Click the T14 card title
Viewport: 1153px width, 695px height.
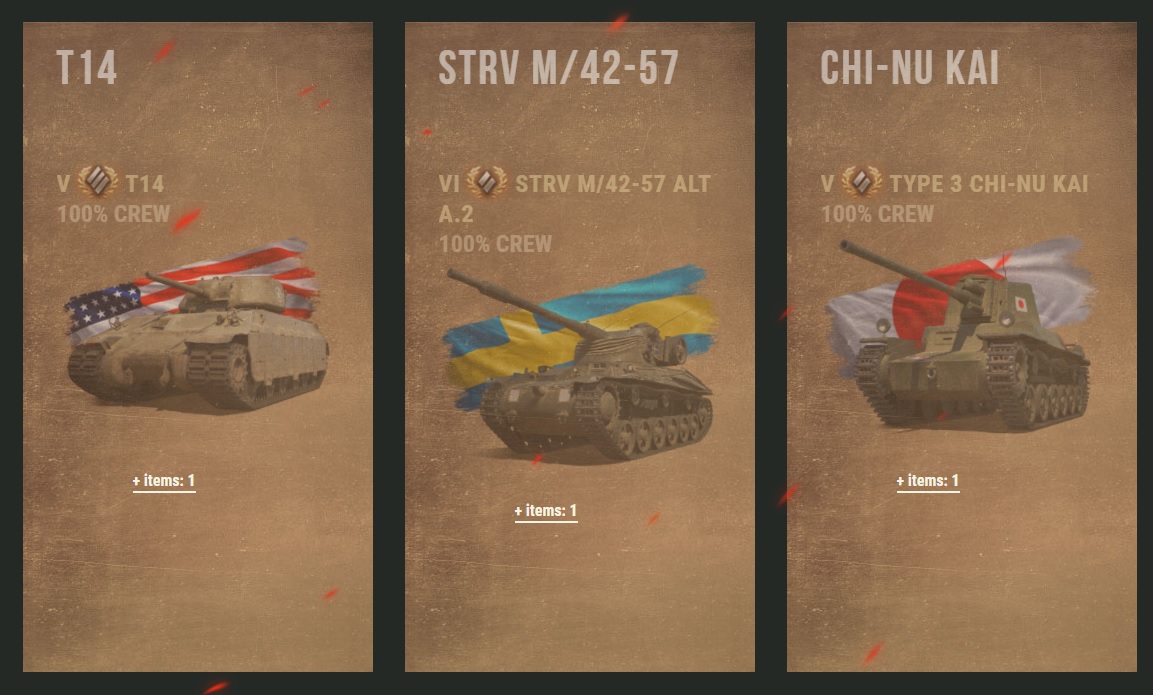[x=87, y=69]
